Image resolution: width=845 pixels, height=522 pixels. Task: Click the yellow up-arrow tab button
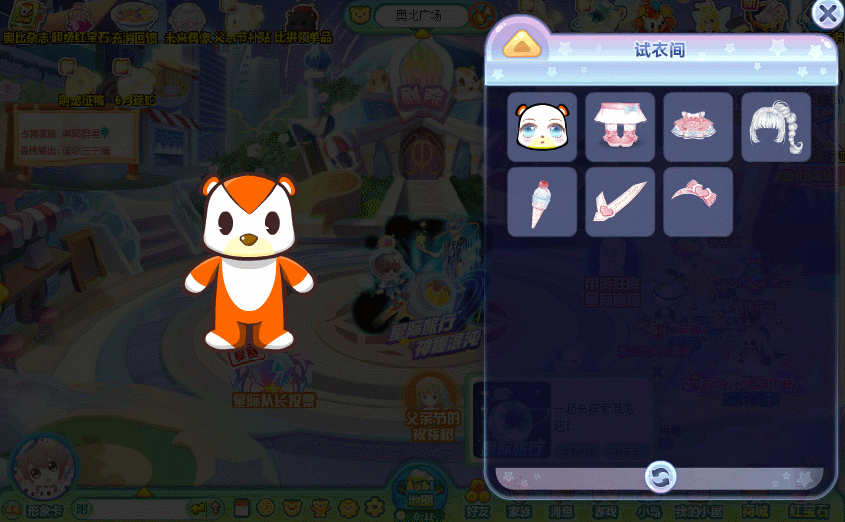[x=522, y=45]
